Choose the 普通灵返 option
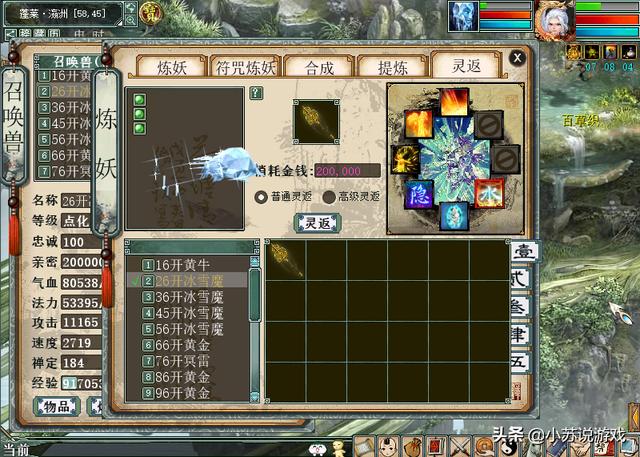 [262, 197]
